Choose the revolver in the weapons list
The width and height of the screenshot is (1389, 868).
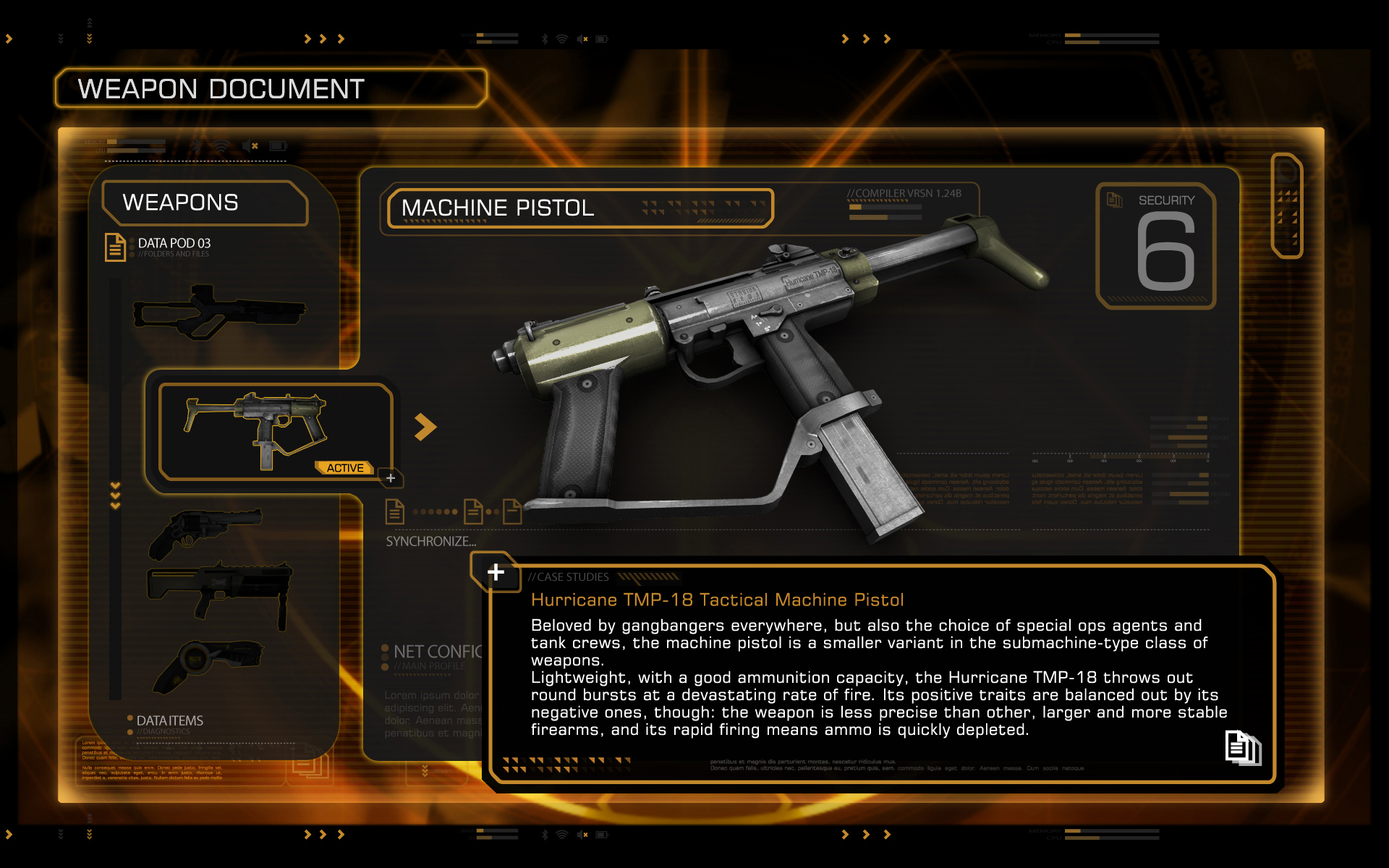pyautogui.click(x=204, y=532)
